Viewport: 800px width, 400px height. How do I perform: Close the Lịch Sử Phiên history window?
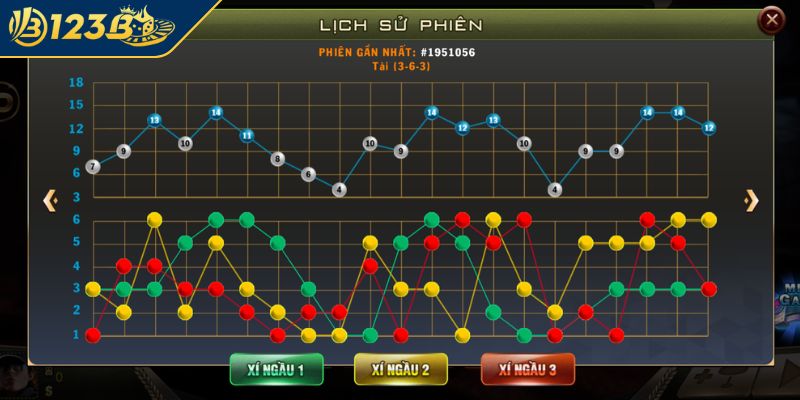771,19
